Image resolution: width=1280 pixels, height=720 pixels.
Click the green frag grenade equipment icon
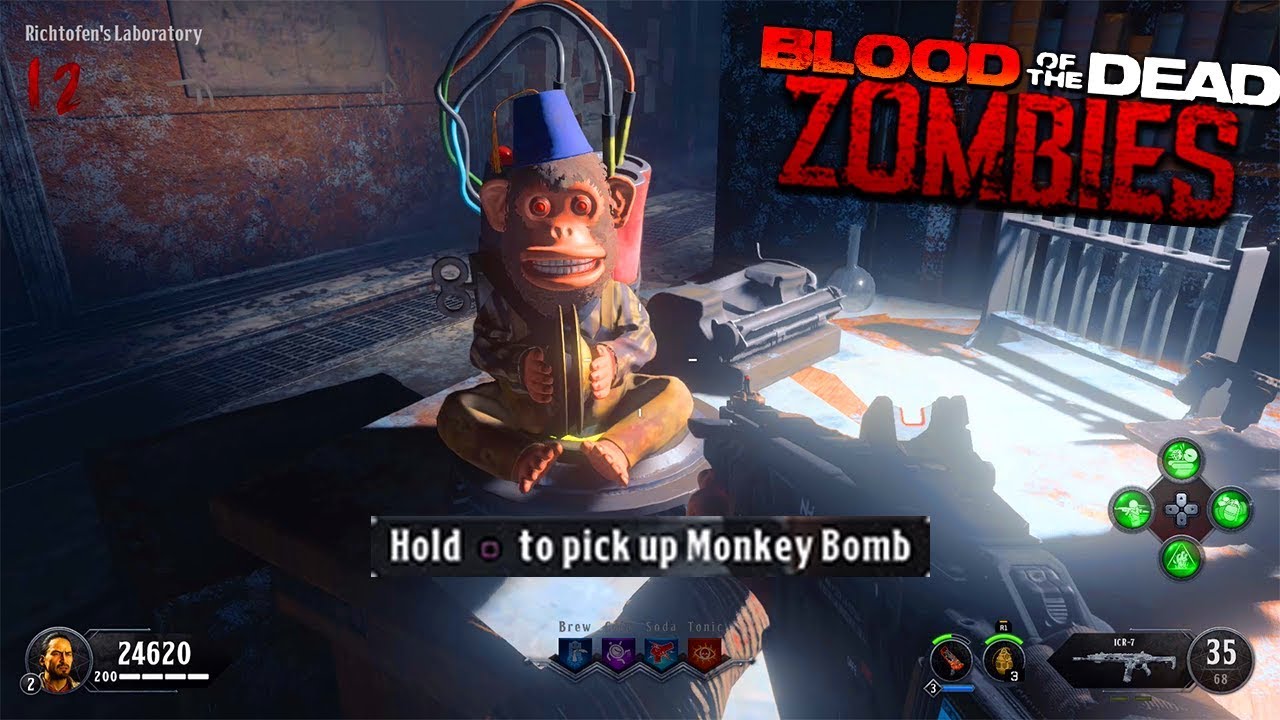pos(1231,508)
